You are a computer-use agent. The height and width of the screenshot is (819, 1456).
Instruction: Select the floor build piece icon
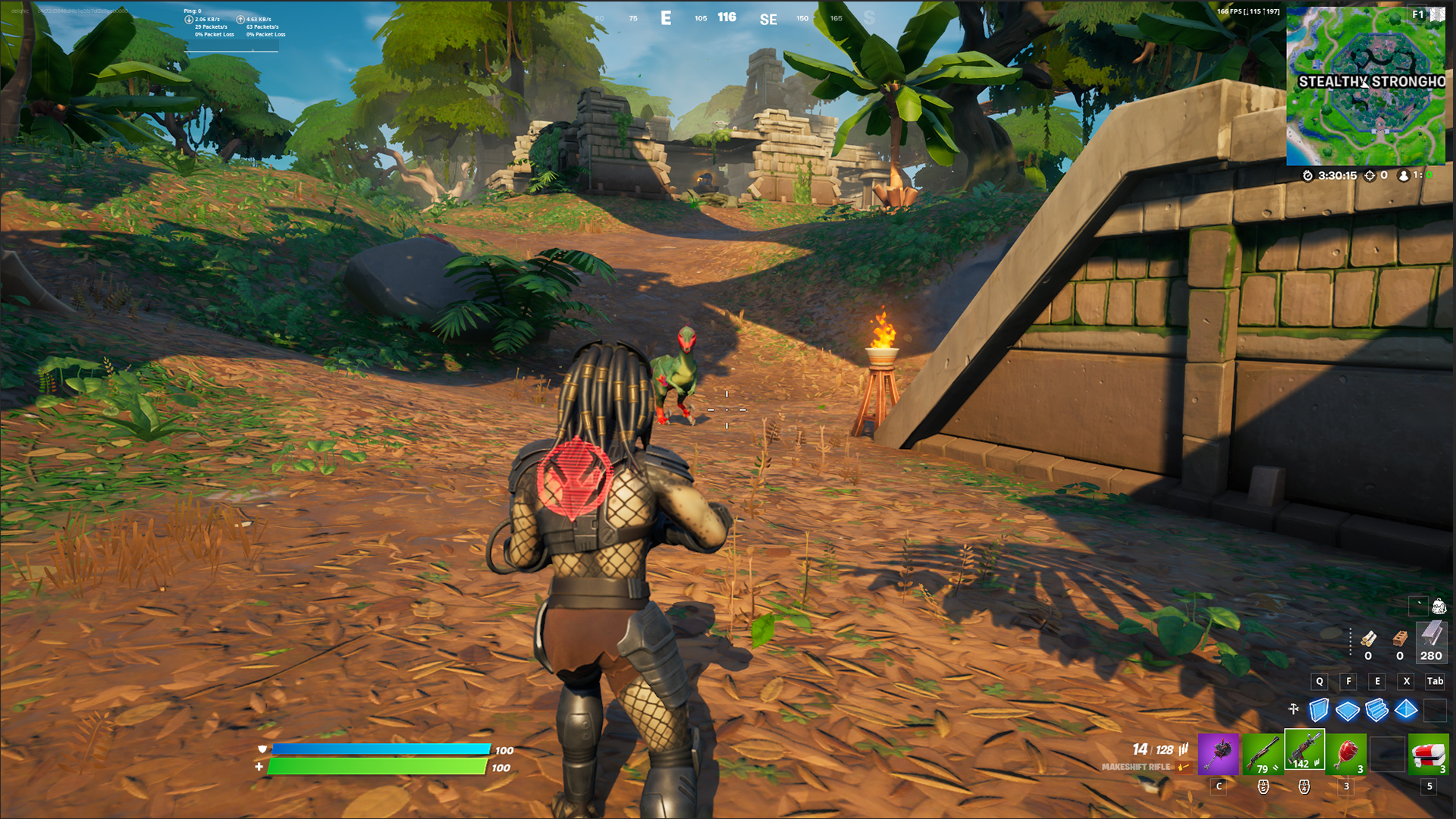(x=1347, y=709)
